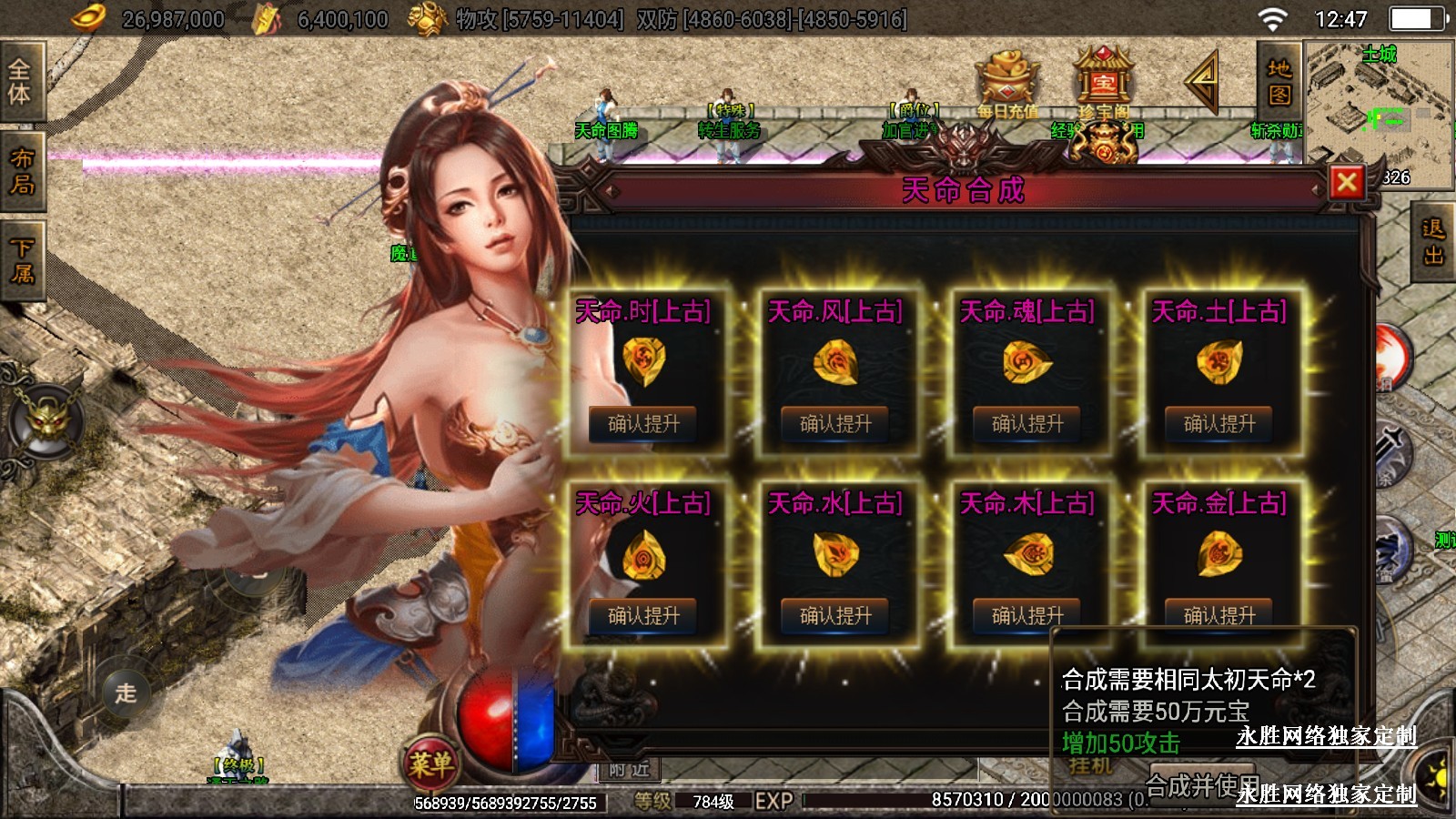The width and height of the screenshot is (1456, 819).
Task: Confirm upgrade for 天命.土[上古]
Action: click(x=1219, y=424)
